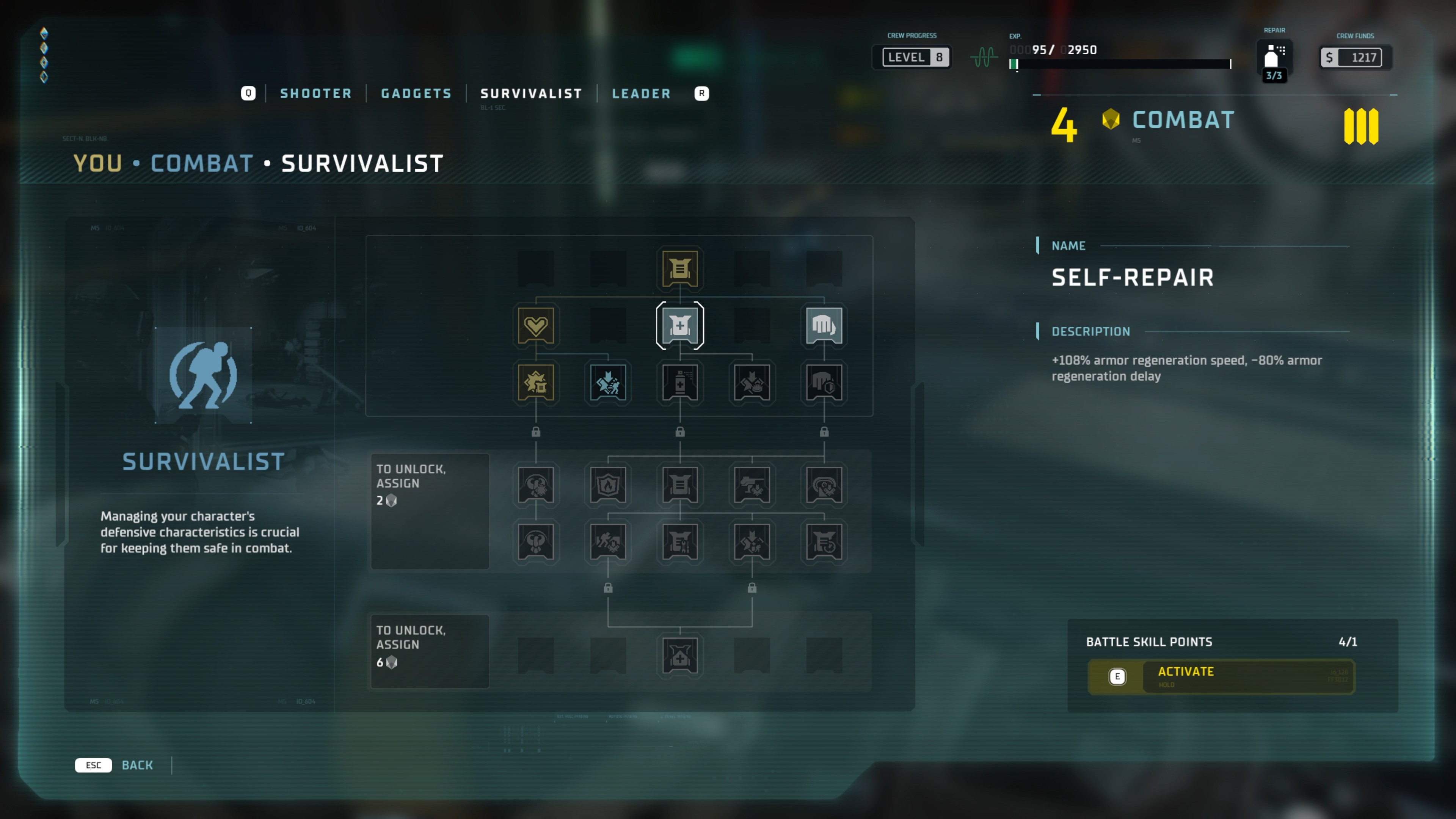Choose the fist with shield skill node
1456x819 pixels.
(824, 383)
